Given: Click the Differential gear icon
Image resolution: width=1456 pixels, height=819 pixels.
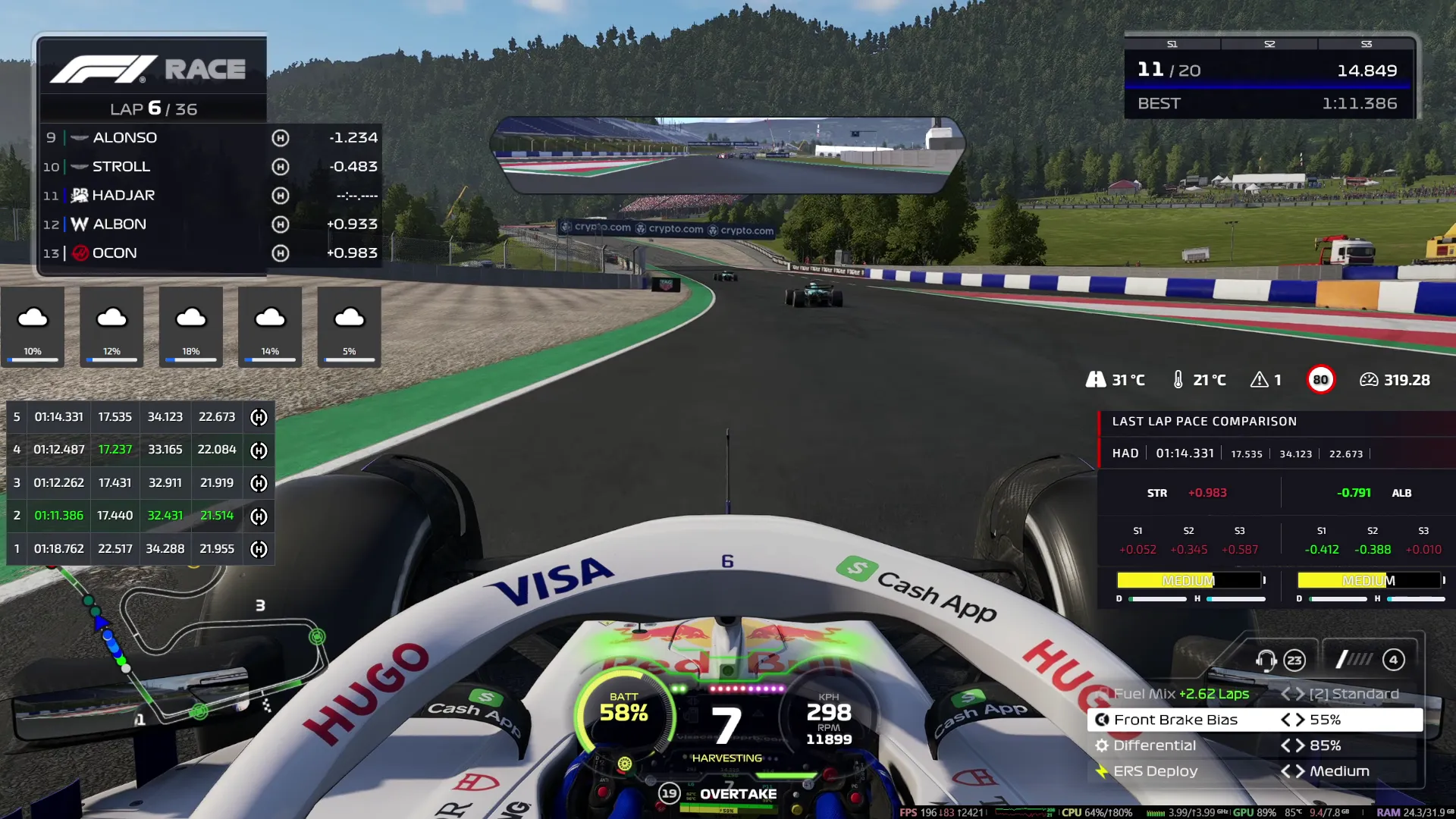Looking at the screenshot, I should (1102, 745).
